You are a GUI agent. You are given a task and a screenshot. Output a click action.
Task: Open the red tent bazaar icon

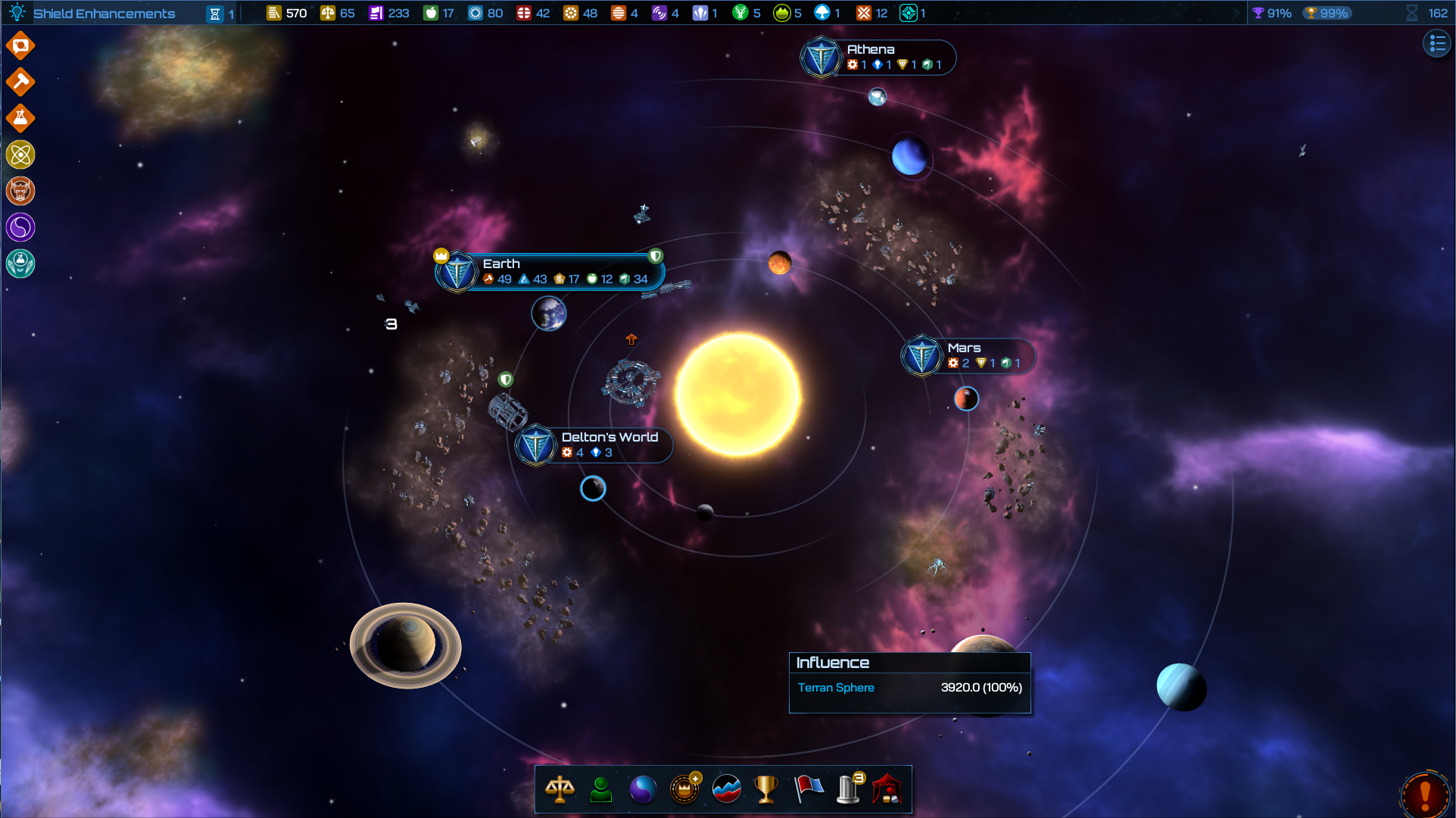pos(887,789)
